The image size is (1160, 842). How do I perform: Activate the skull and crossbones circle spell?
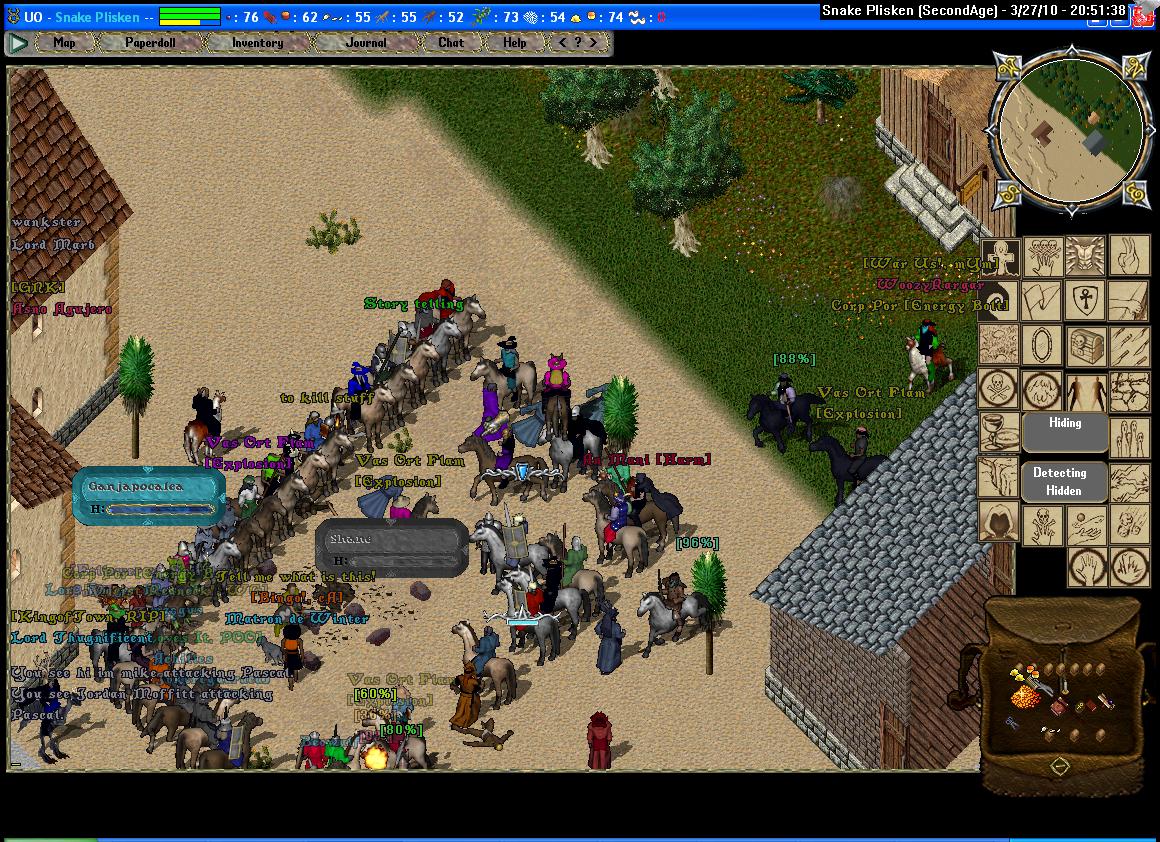(998, 390)
